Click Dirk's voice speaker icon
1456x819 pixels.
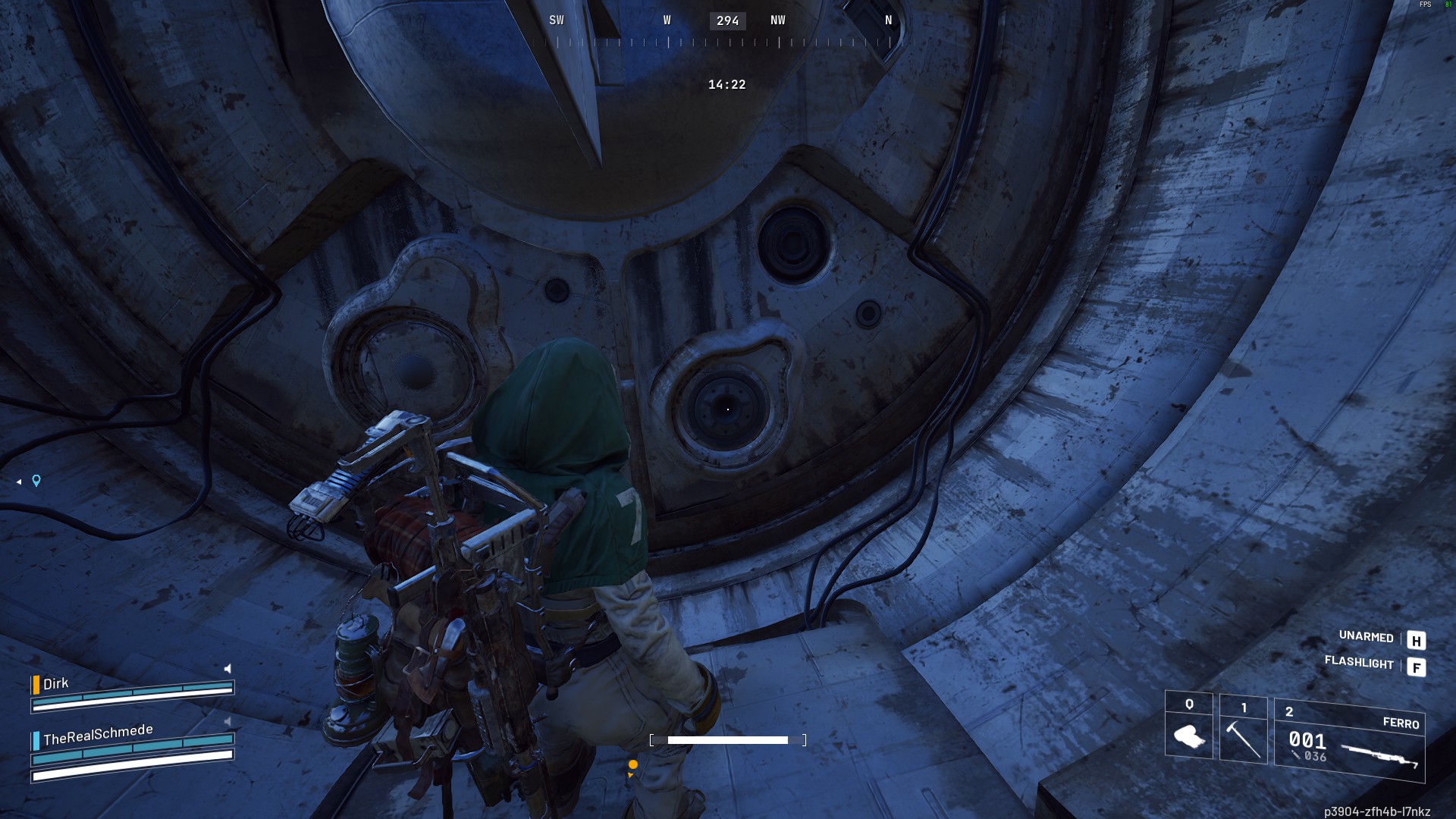pyautogui.click(x=227, y=669)
